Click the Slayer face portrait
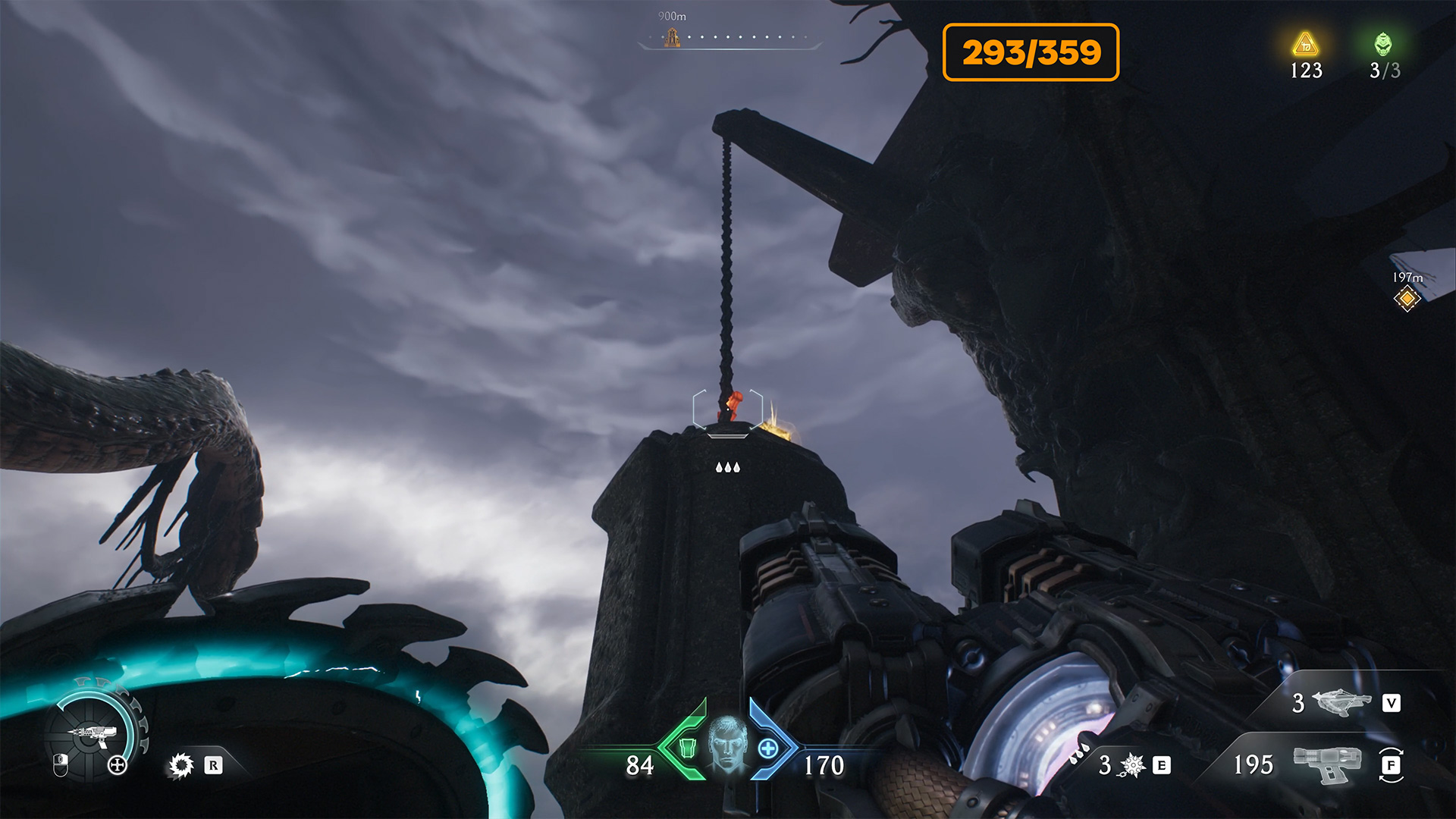The image size is (1456, 819). coord(727,742)
